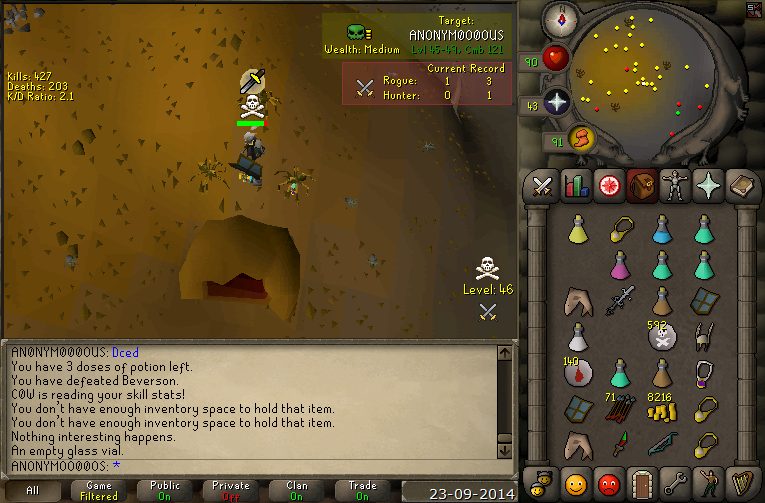Open the Friends List tab

point(575,481)
